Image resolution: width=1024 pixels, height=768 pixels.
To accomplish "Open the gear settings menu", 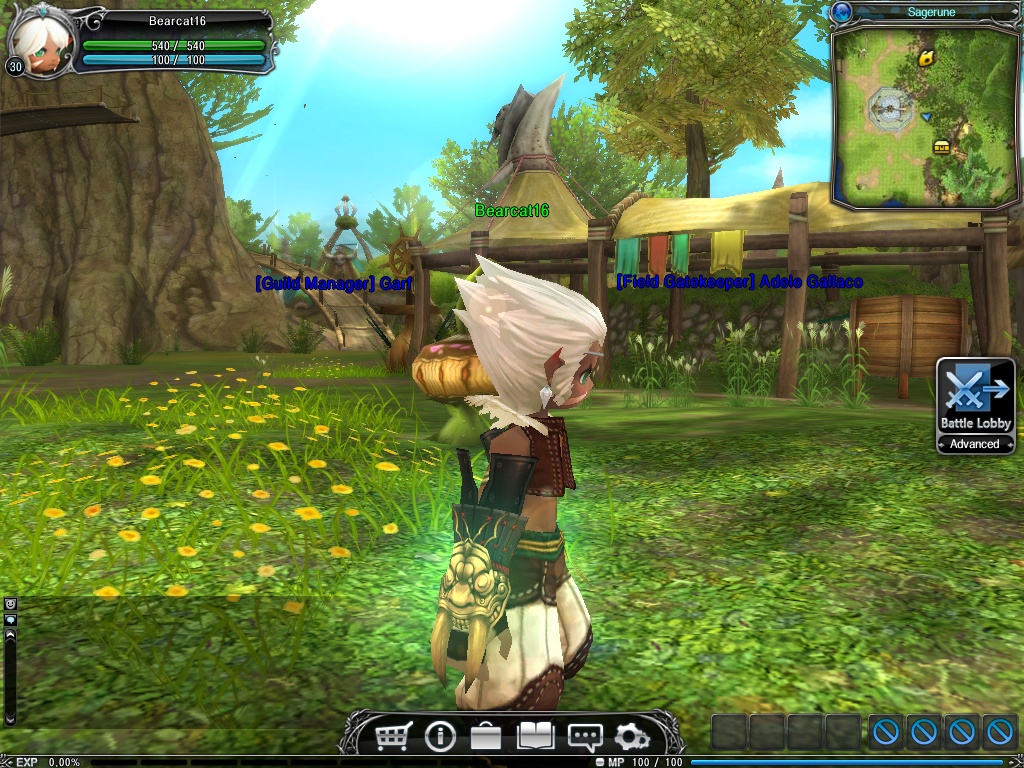I will pos(632,738).
